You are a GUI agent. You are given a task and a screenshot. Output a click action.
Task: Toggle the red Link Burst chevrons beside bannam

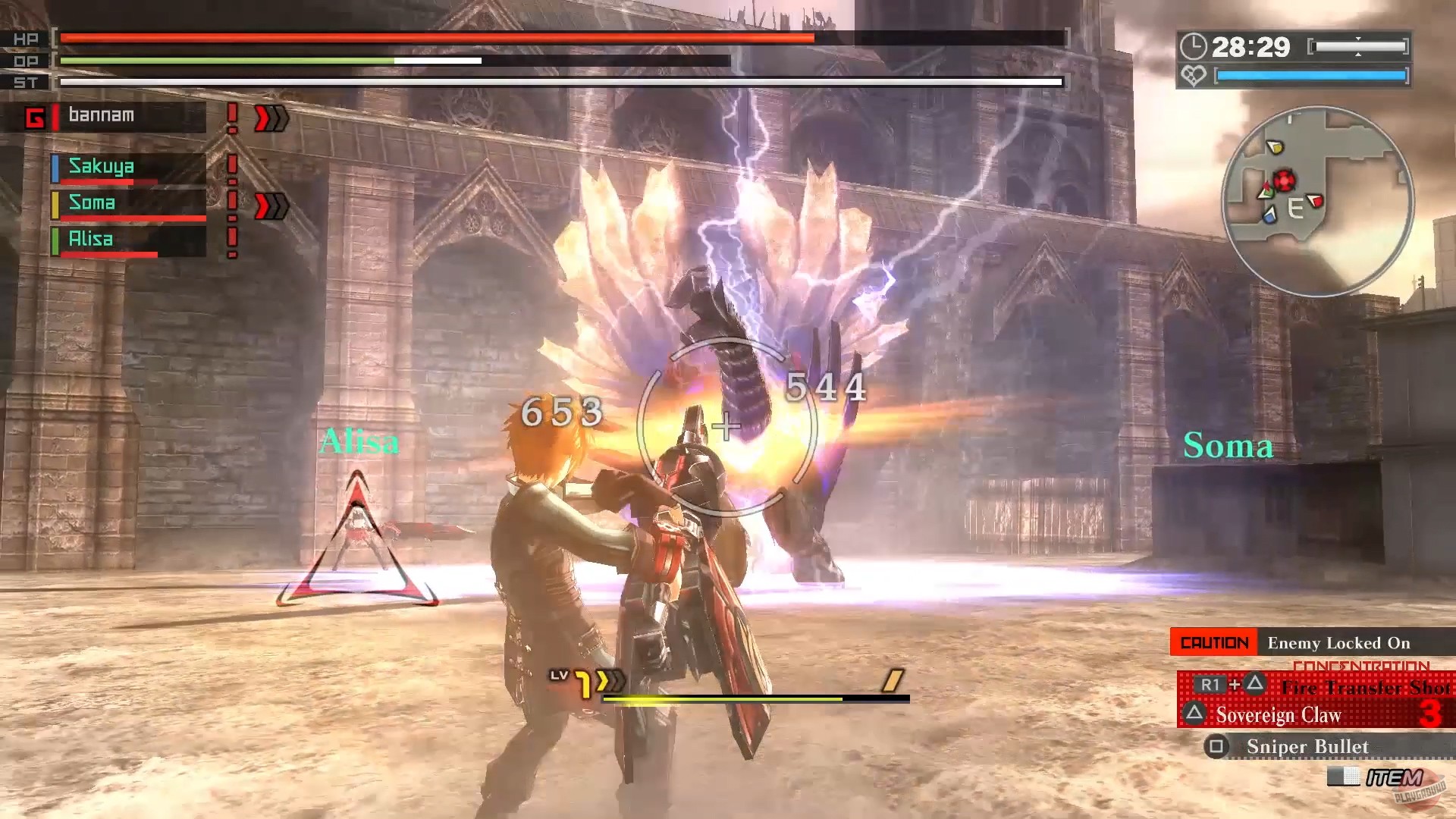pyautogui.click(x=273, y=118)
